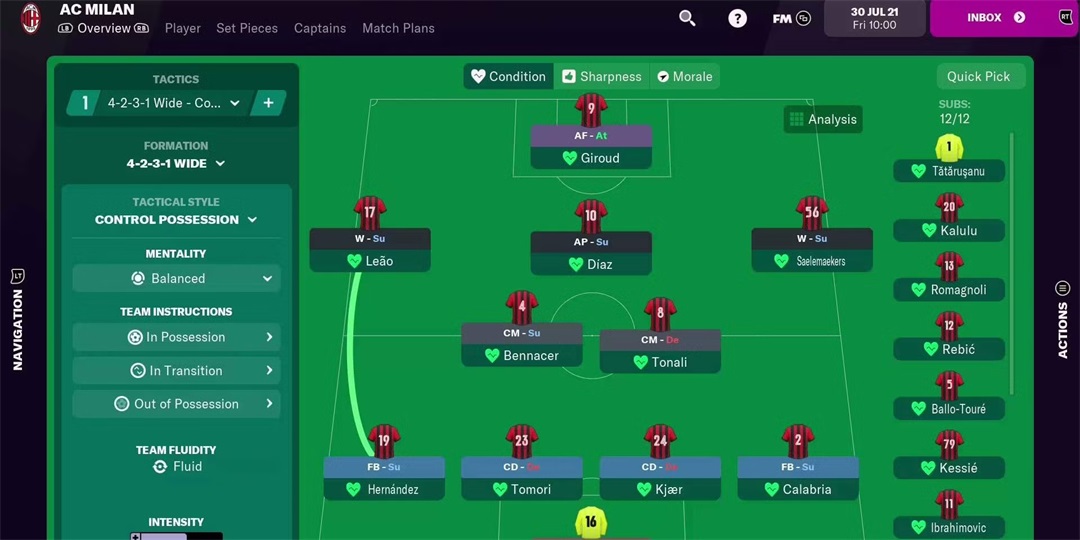Open the Captains tab
This screenshot has width=1080, height=540.
coord(320,28)
